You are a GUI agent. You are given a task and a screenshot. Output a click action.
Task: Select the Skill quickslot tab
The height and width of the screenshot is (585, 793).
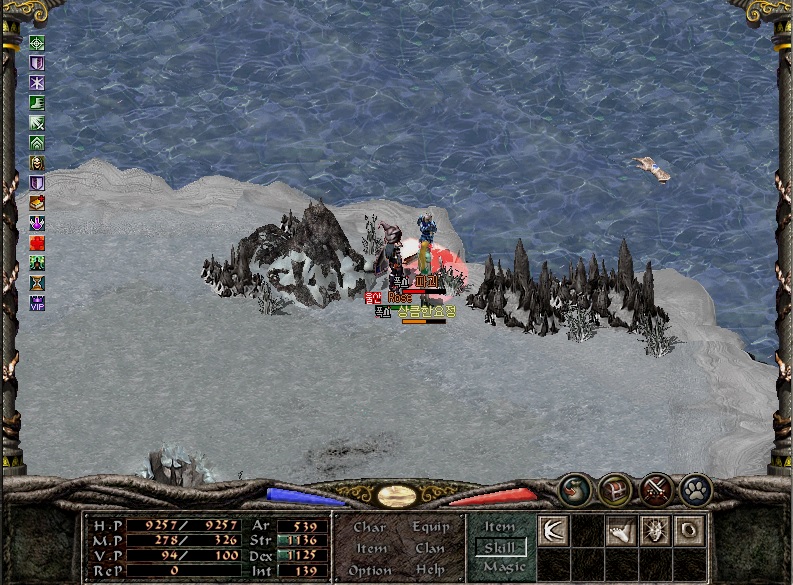pyautogui.click(x=500, y=547)
